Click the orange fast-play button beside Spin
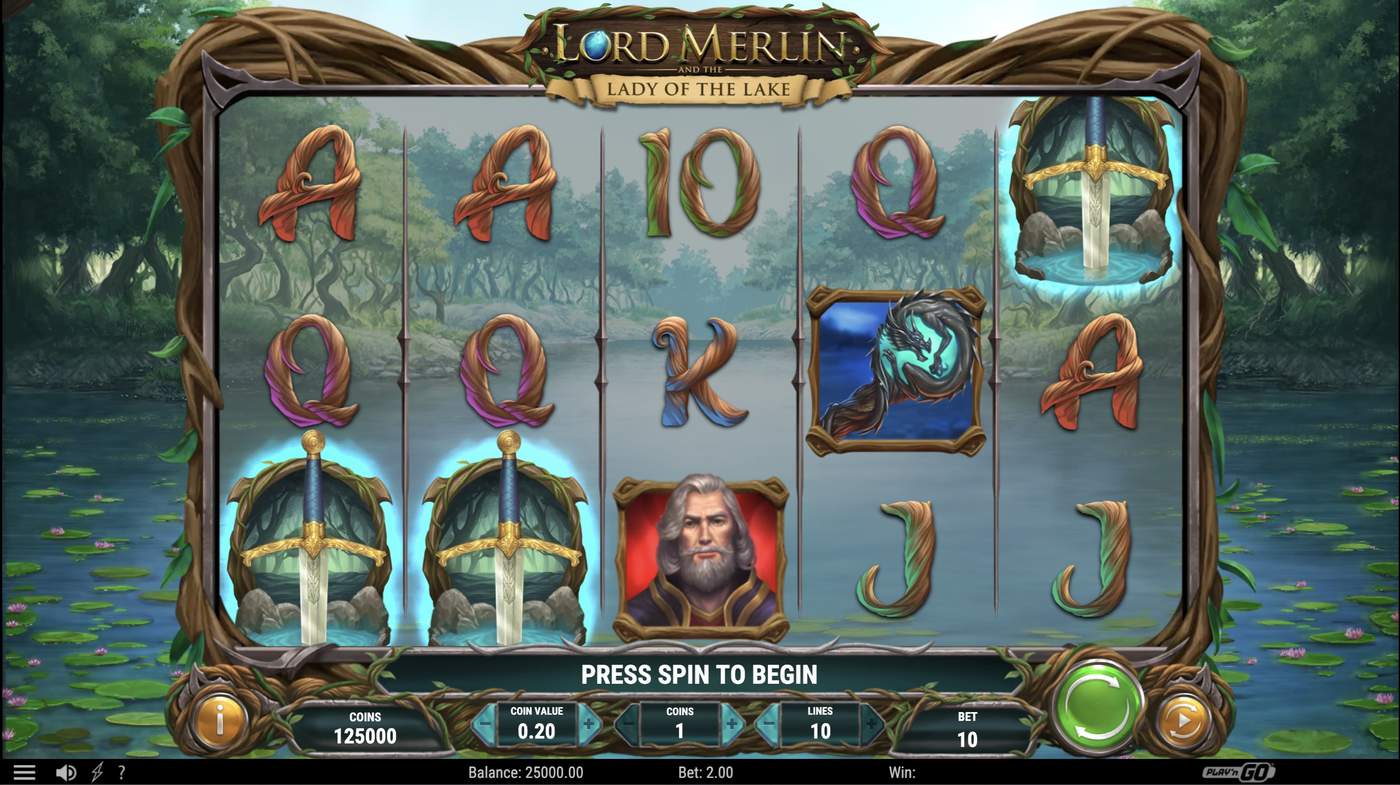The image size is (1400, 785). click(x=1182, y=718)
